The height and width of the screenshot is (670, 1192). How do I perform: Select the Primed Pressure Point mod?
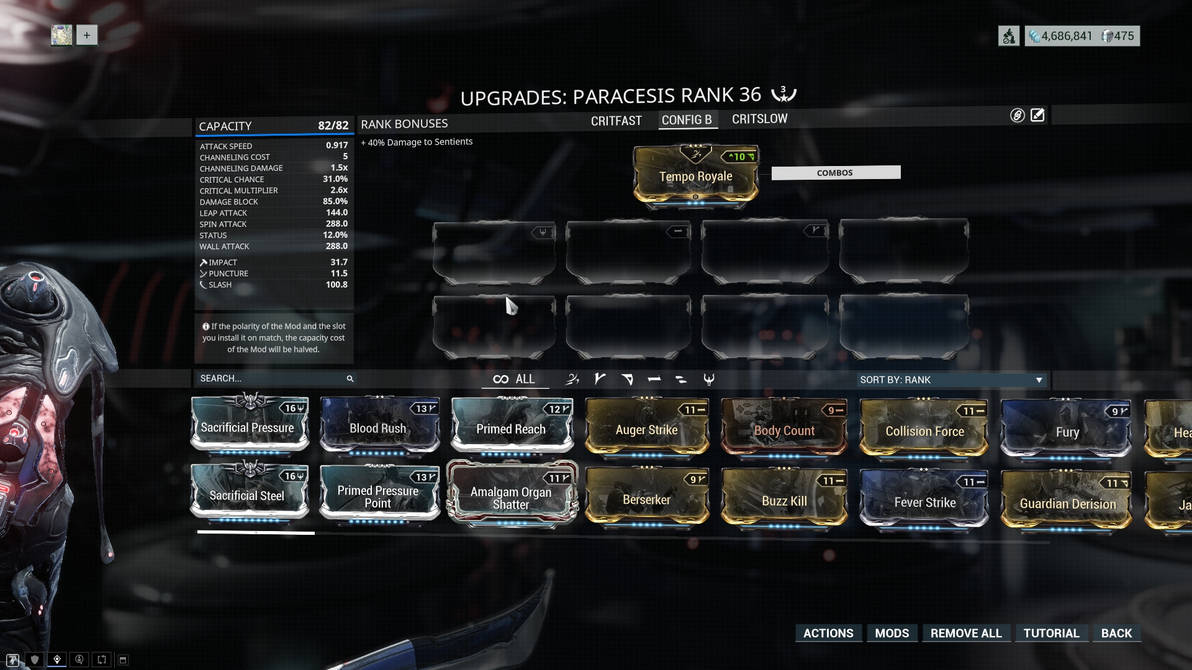click(379, 494)
